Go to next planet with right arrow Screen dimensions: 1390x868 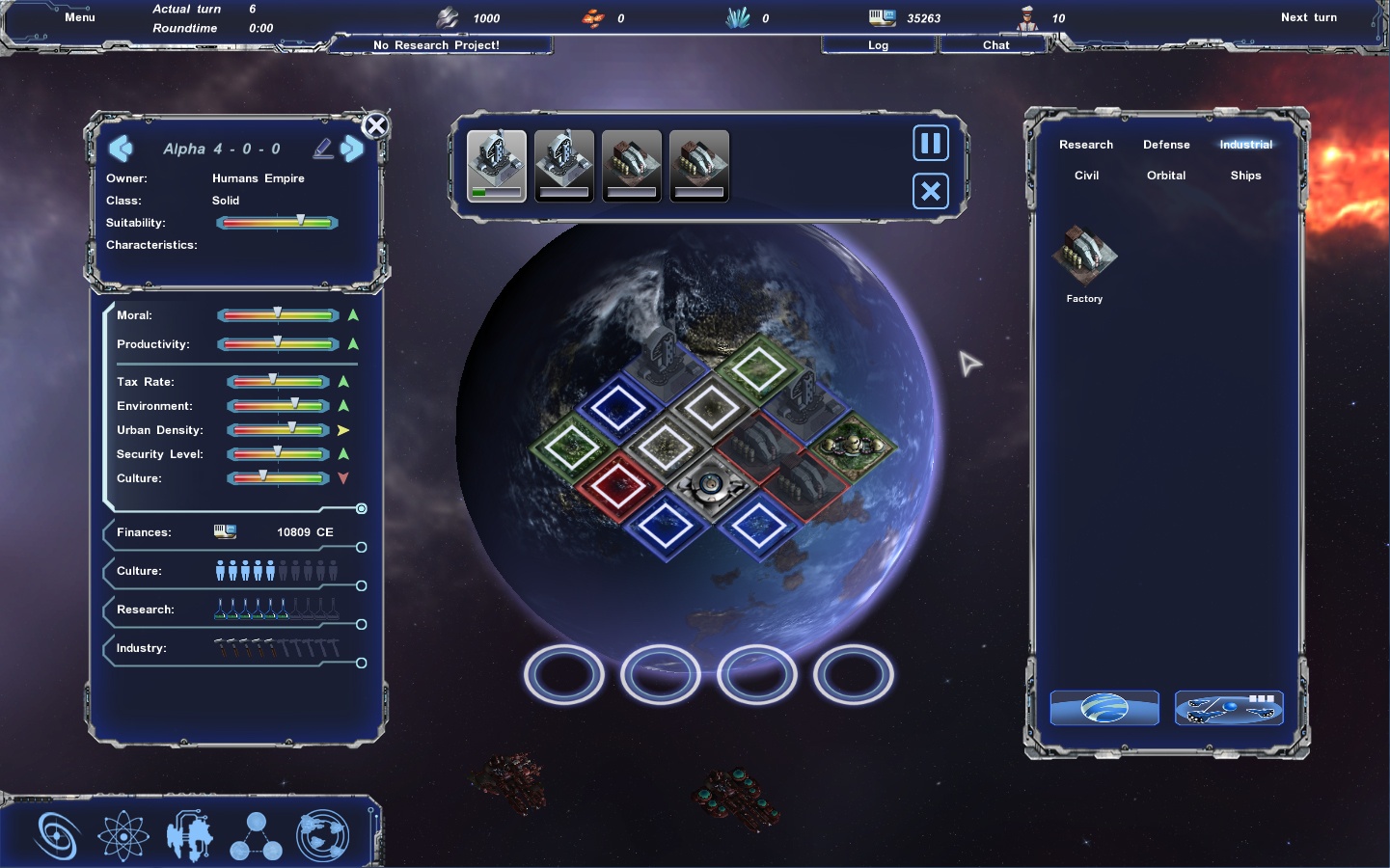pyautogui.click(x=353, y=149)
